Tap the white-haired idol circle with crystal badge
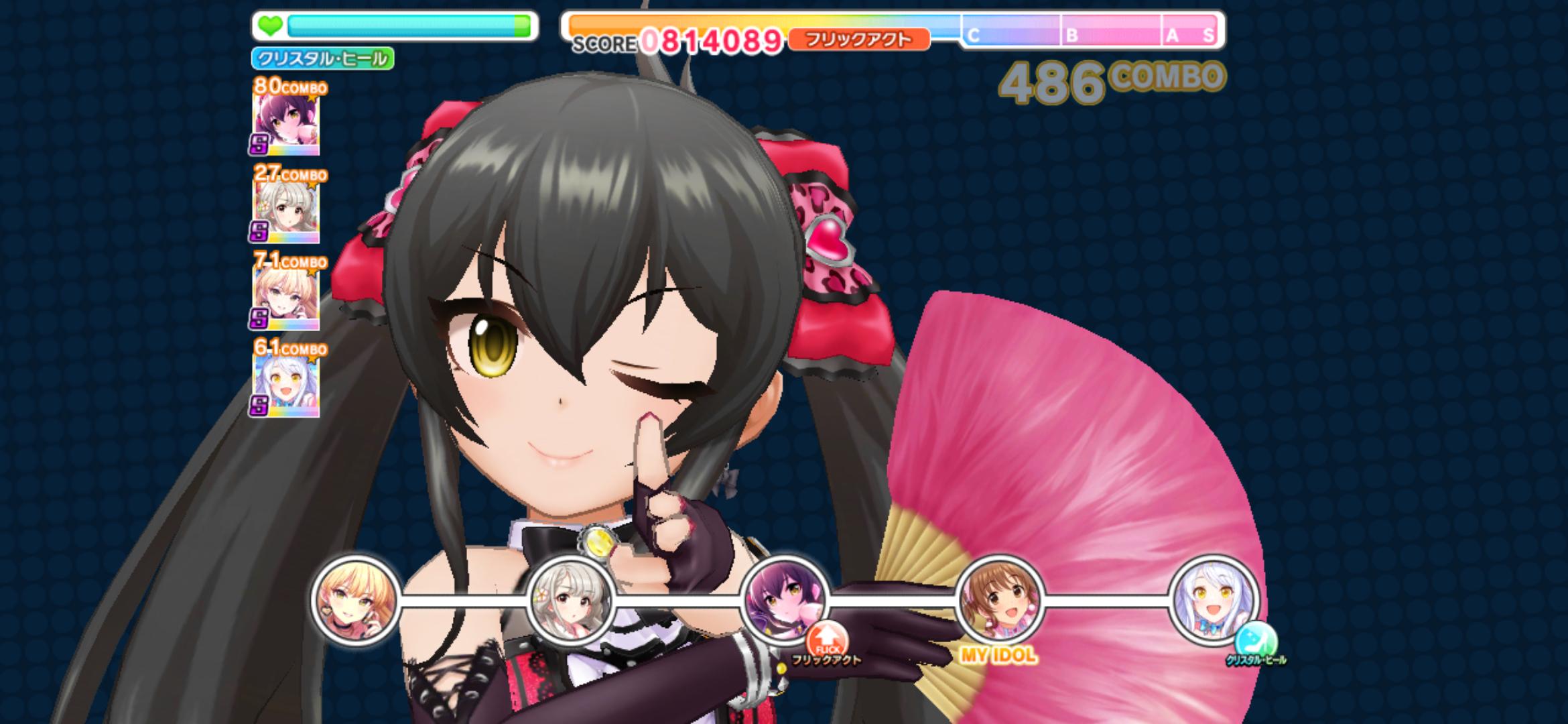The image size is (1568, 724). [x=1214, y=599]
